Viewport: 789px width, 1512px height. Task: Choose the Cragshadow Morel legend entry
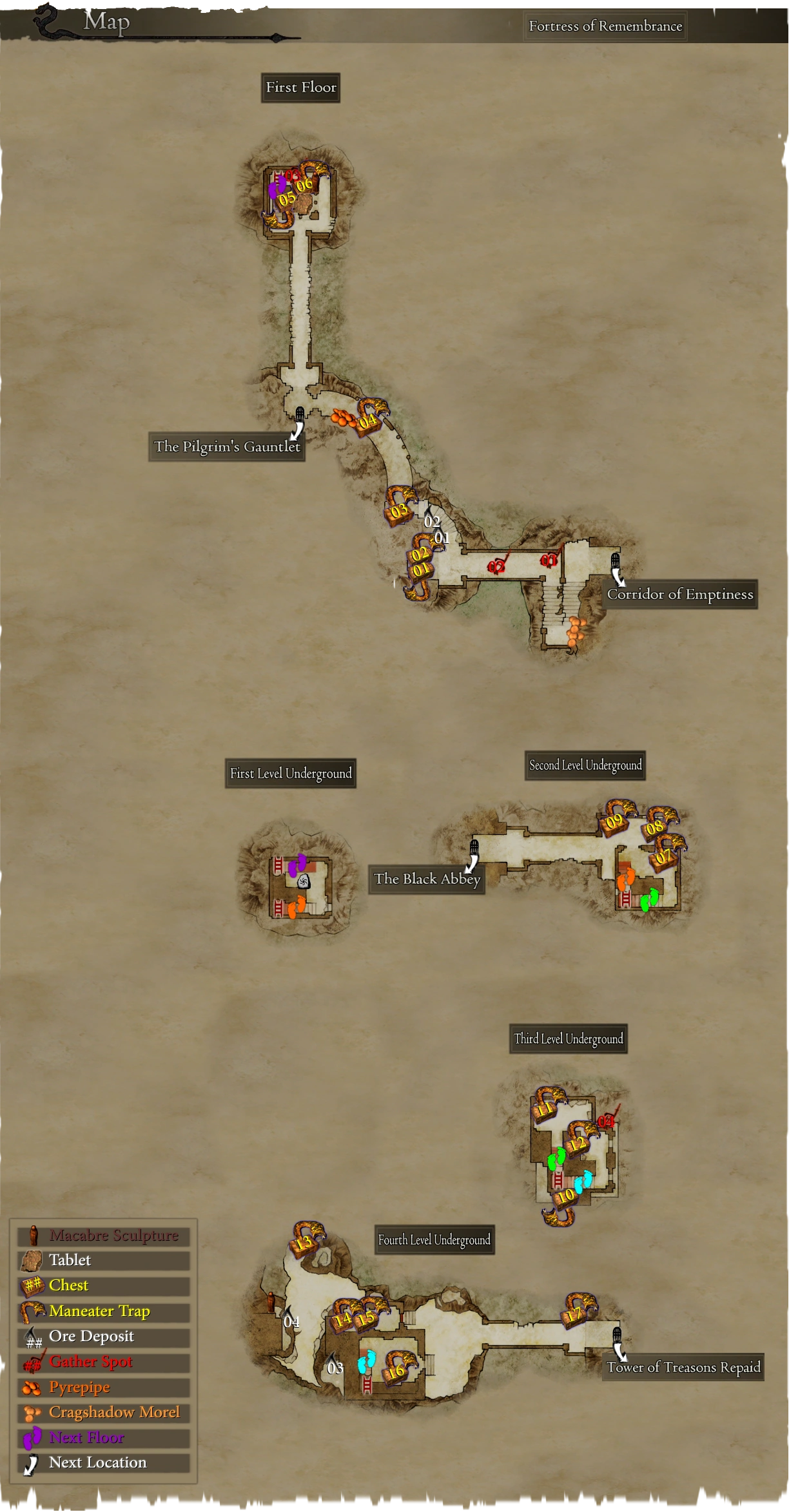[x=114, y=1412]
